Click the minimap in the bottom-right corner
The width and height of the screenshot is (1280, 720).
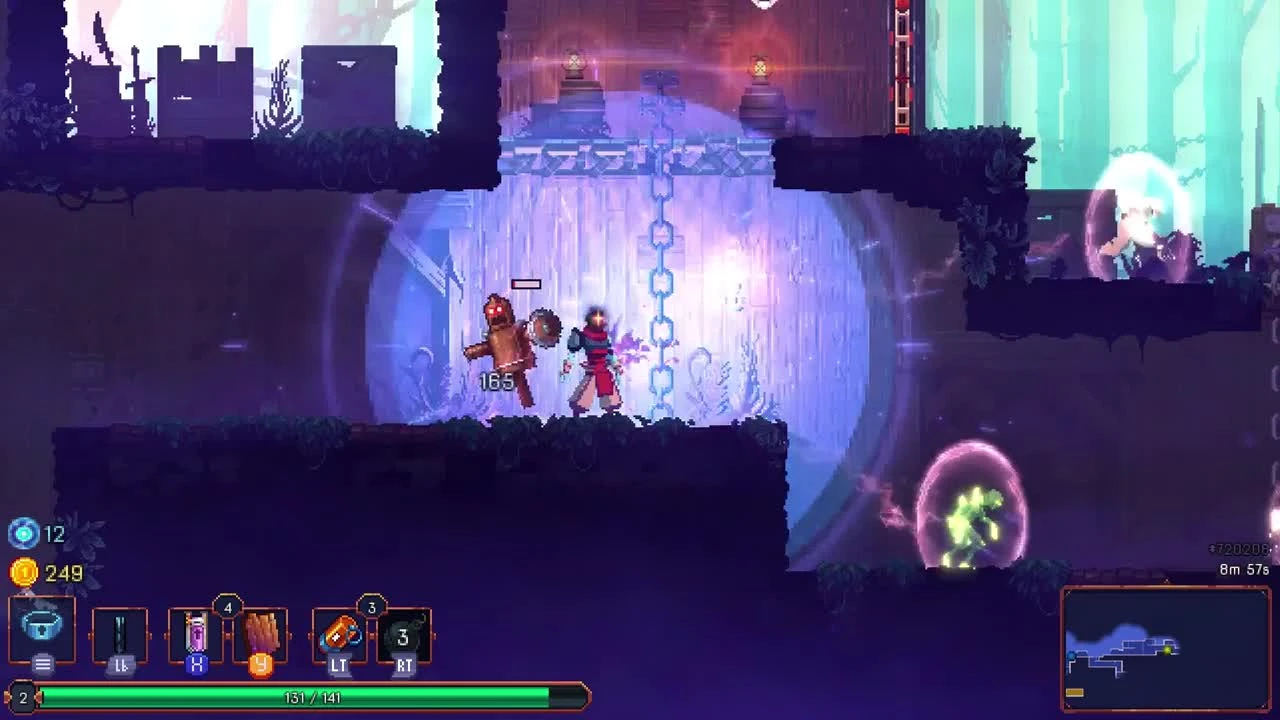pos(1168,648)
